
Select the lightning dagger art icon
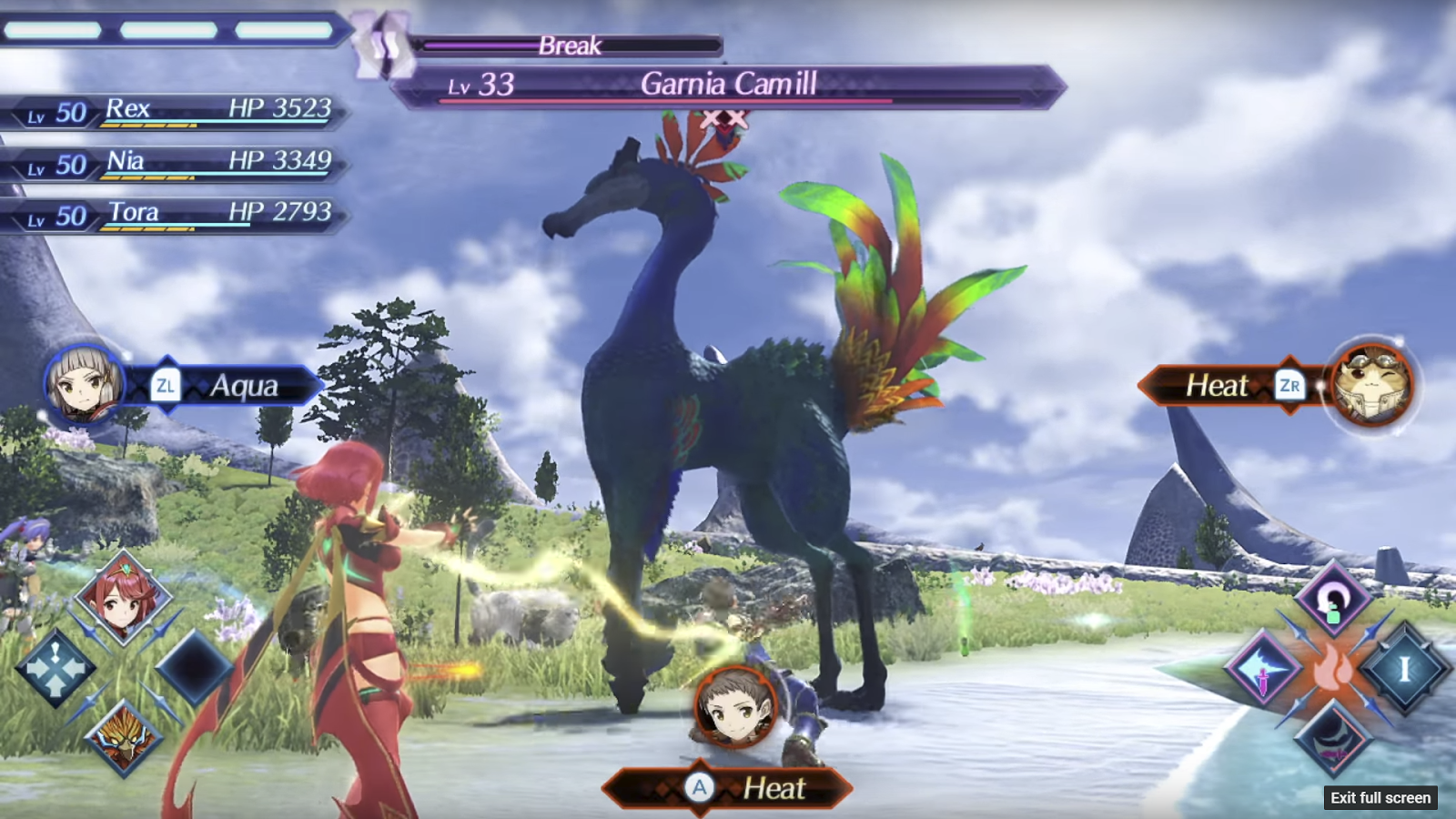(x=1263, y=666)
